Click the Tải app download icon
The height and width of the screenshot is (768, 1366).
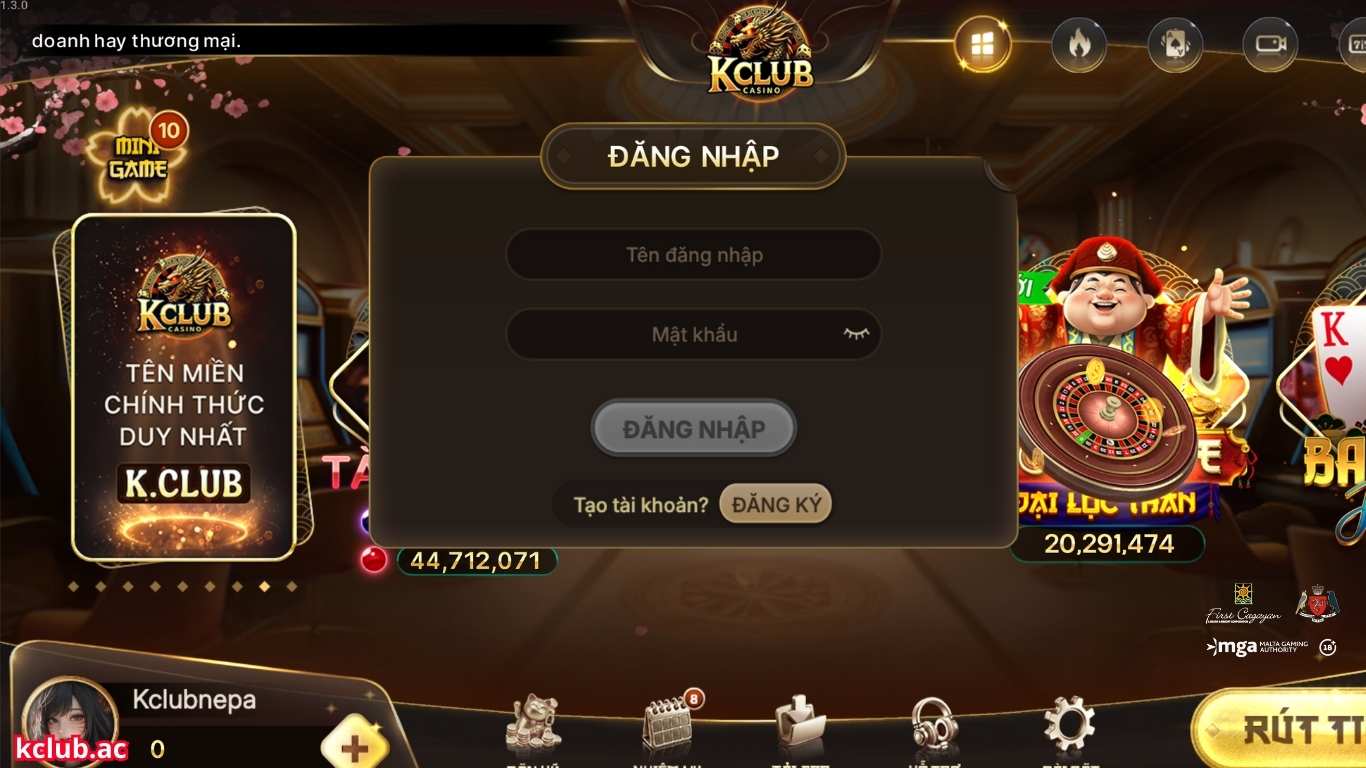[800, 722]
